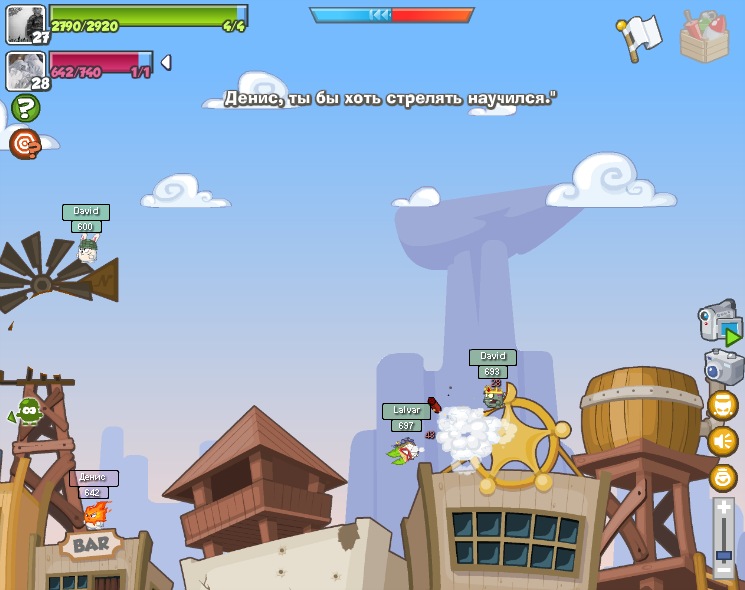Click the smiley emote button

[x=723, y=477]
